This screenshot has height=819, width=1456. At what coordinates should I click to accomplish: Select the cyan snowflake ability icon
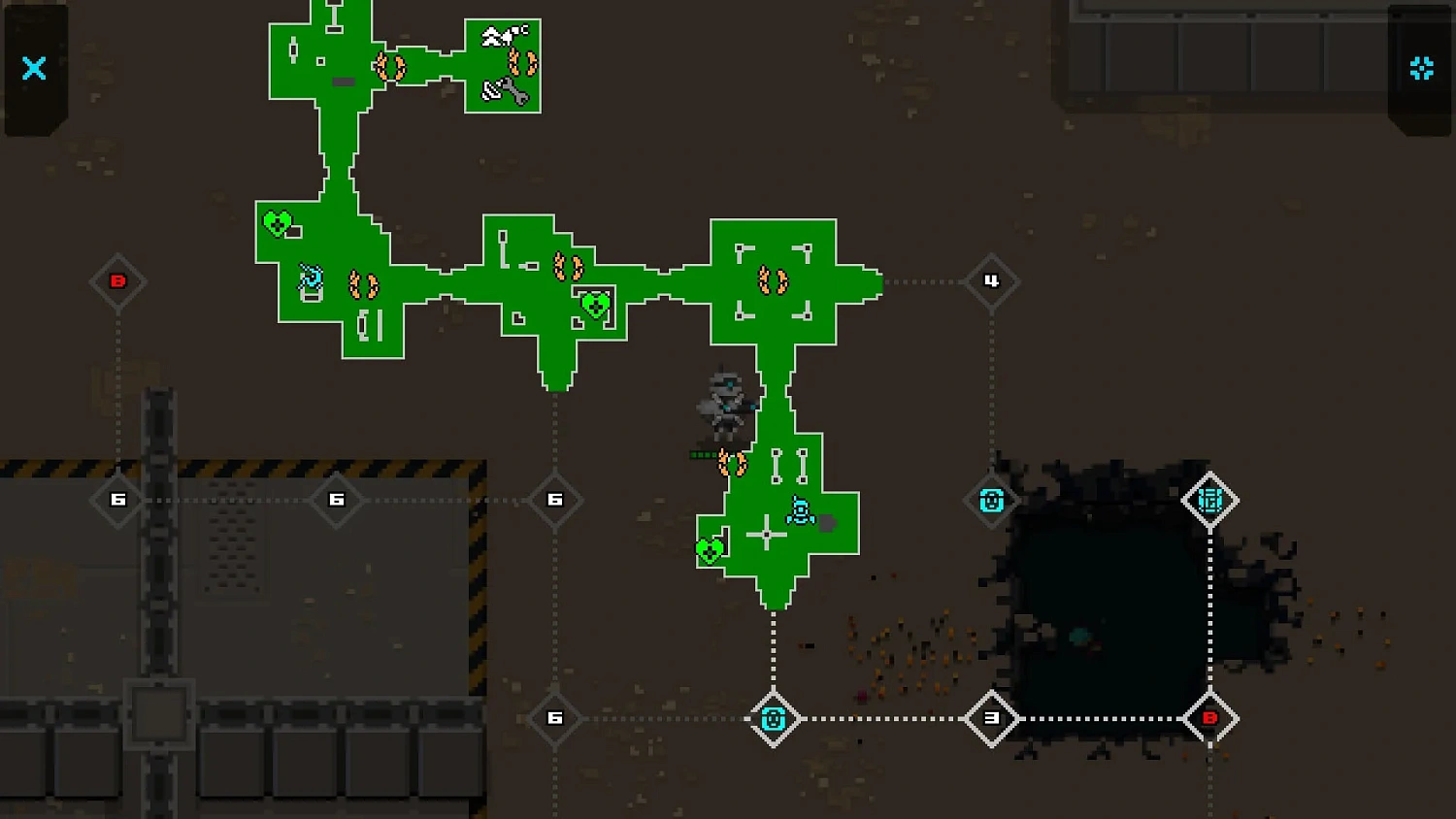1421,68
